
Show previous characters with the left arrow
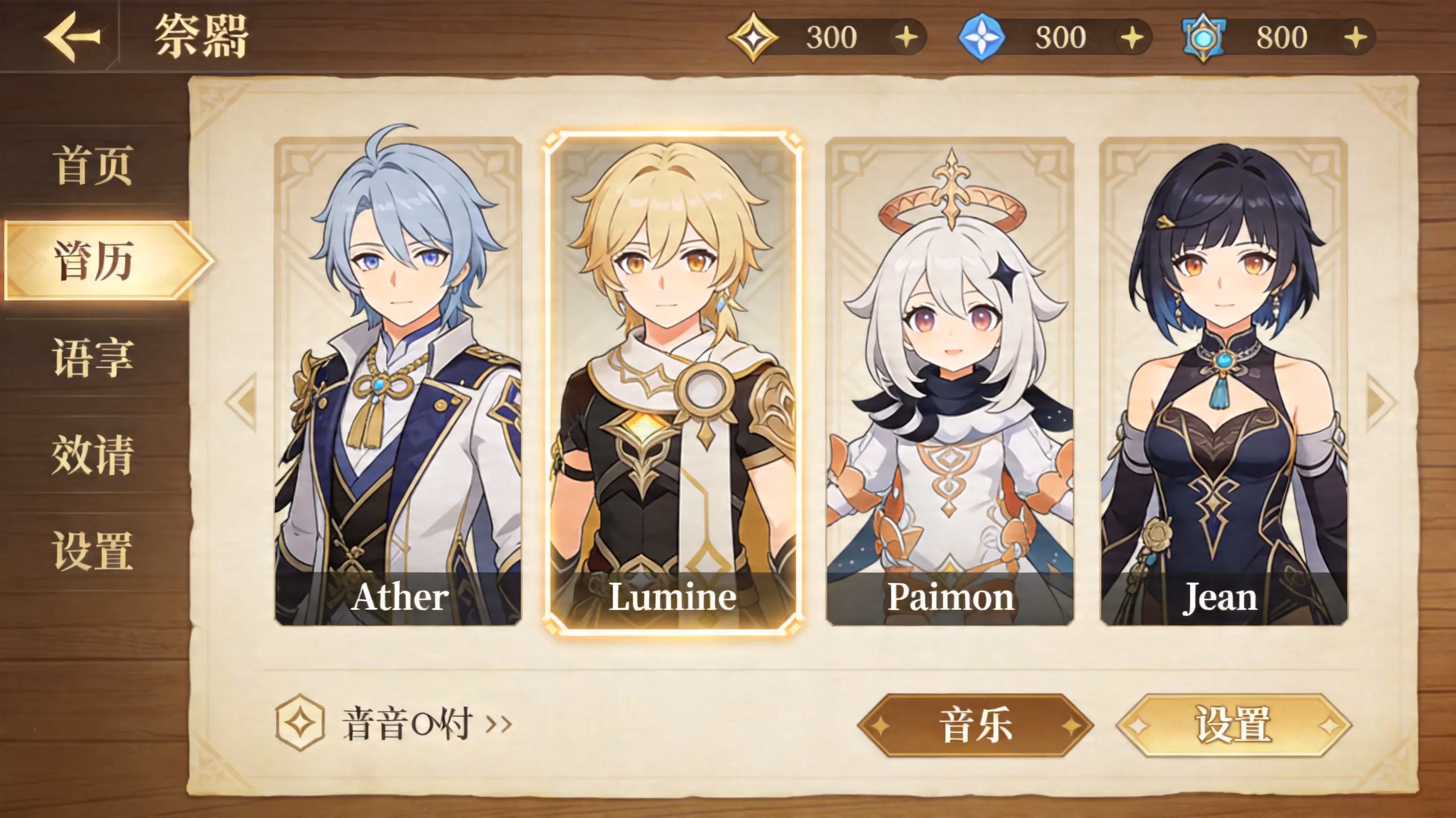point(243,402)
